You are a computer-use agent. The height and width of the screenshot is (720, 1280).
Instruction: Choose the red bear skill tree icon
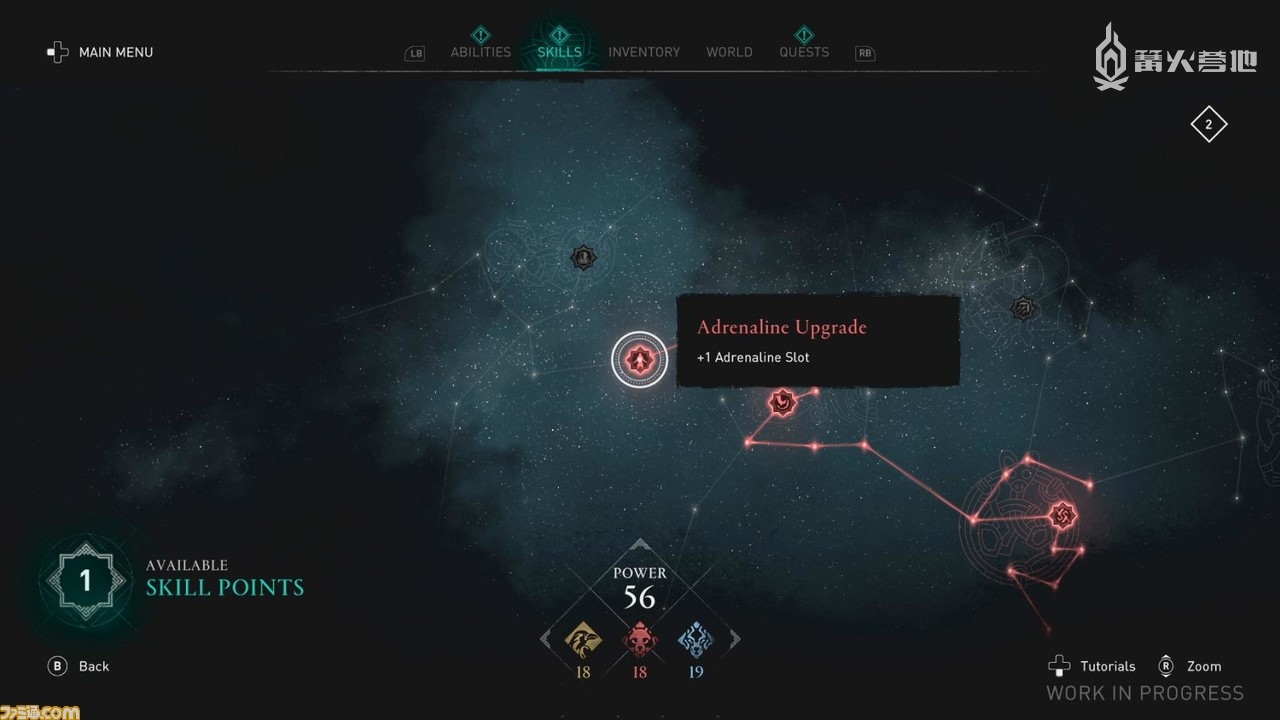[x=640, y=640]
